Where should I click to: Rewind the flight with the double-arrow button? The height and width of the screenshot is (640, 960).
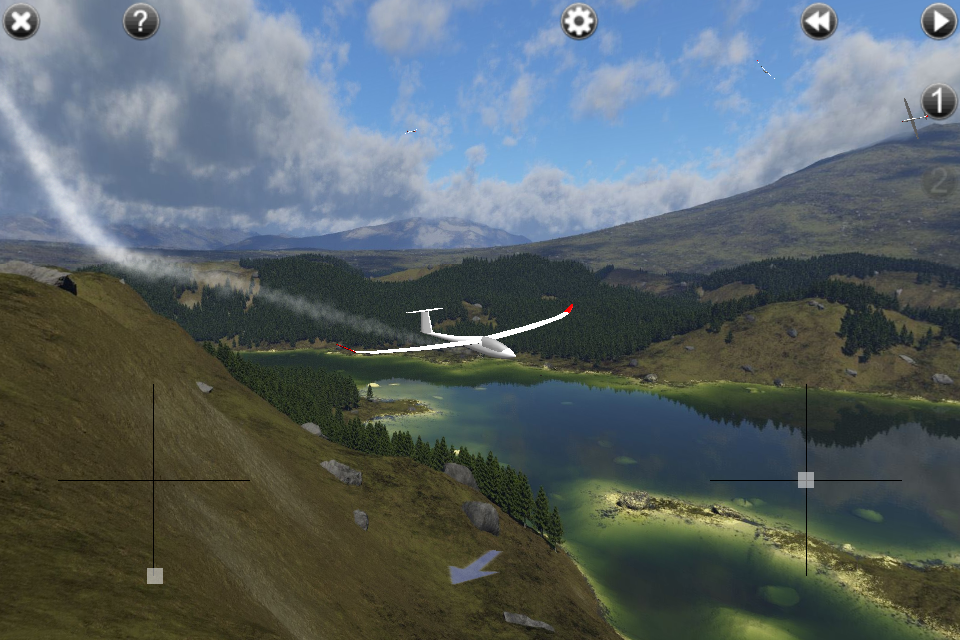tap(819, 21)
